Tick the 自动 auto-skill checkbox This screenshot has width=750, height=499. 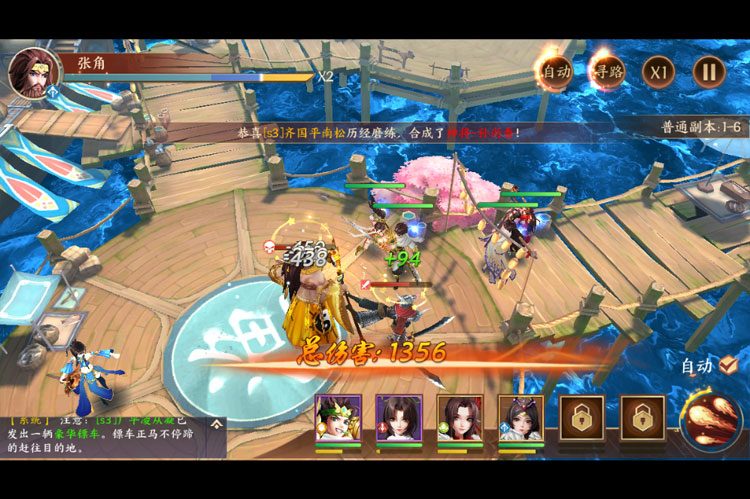point(729,365)
